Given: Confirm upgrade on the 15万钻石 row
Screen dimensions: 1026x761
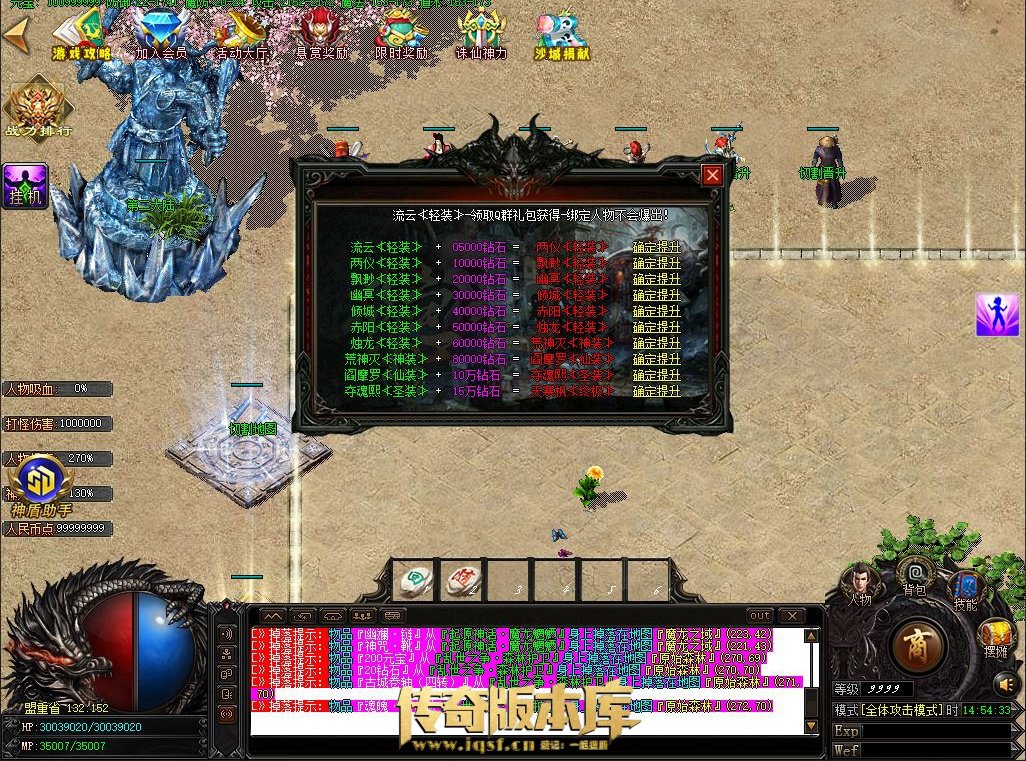Looking at the screenshot, I should (656, 391).
